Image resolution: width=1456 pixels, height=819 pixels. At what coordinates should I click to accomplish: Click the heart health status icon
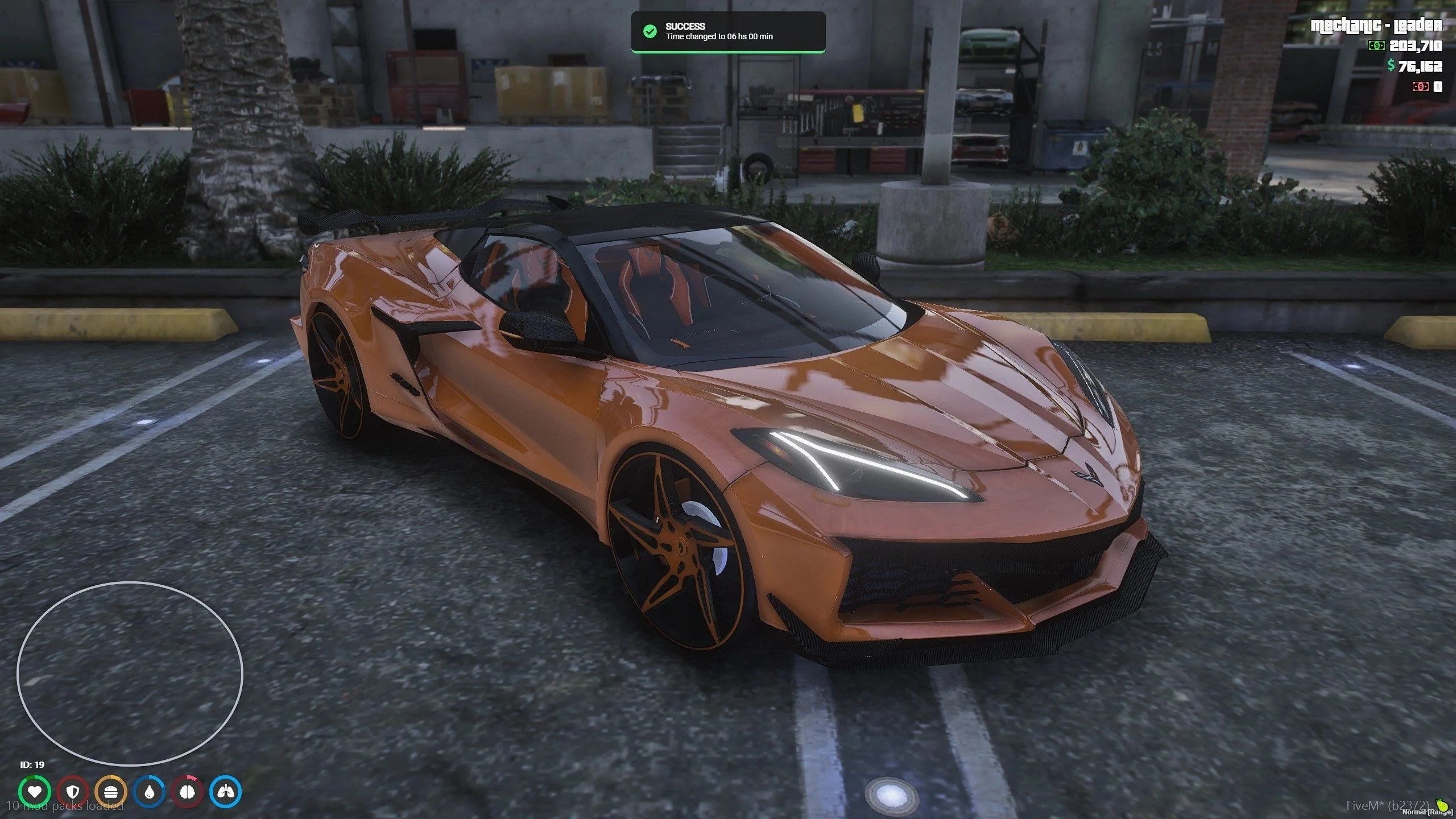pyautogui.click(x=35, y=791)
